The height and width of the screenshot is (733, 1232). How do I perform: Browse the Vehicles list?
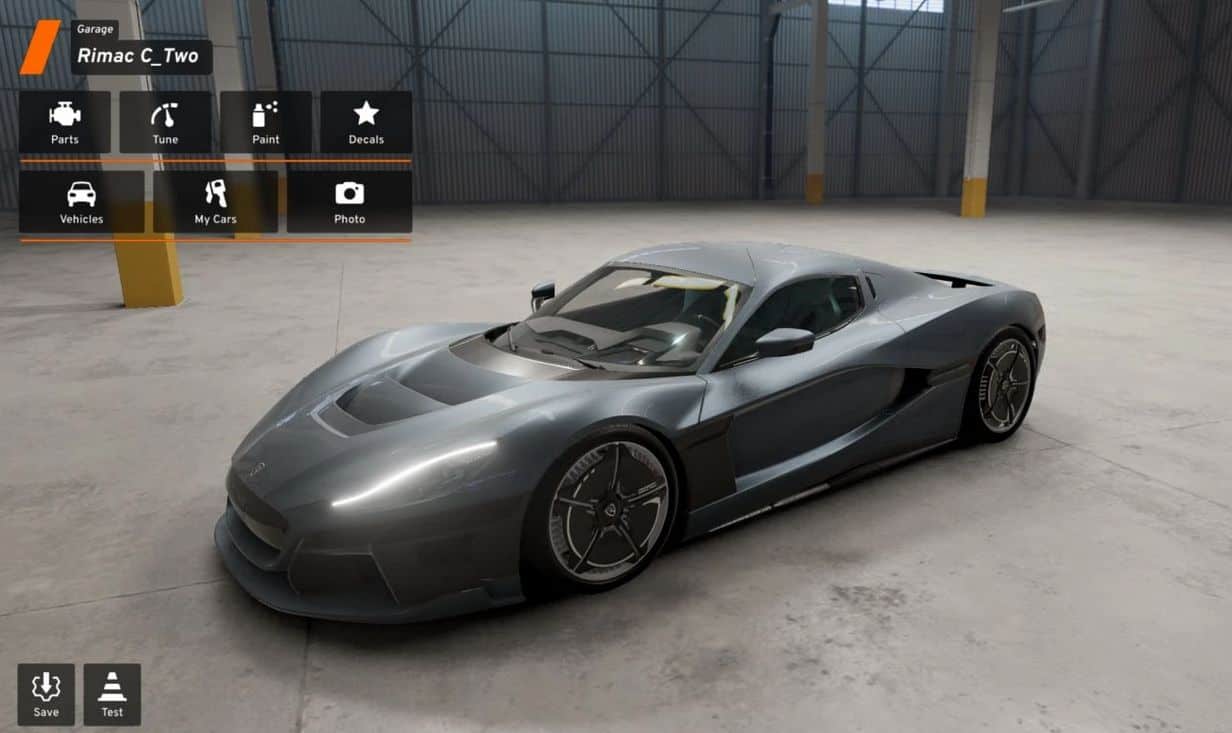tap(81, 202)
